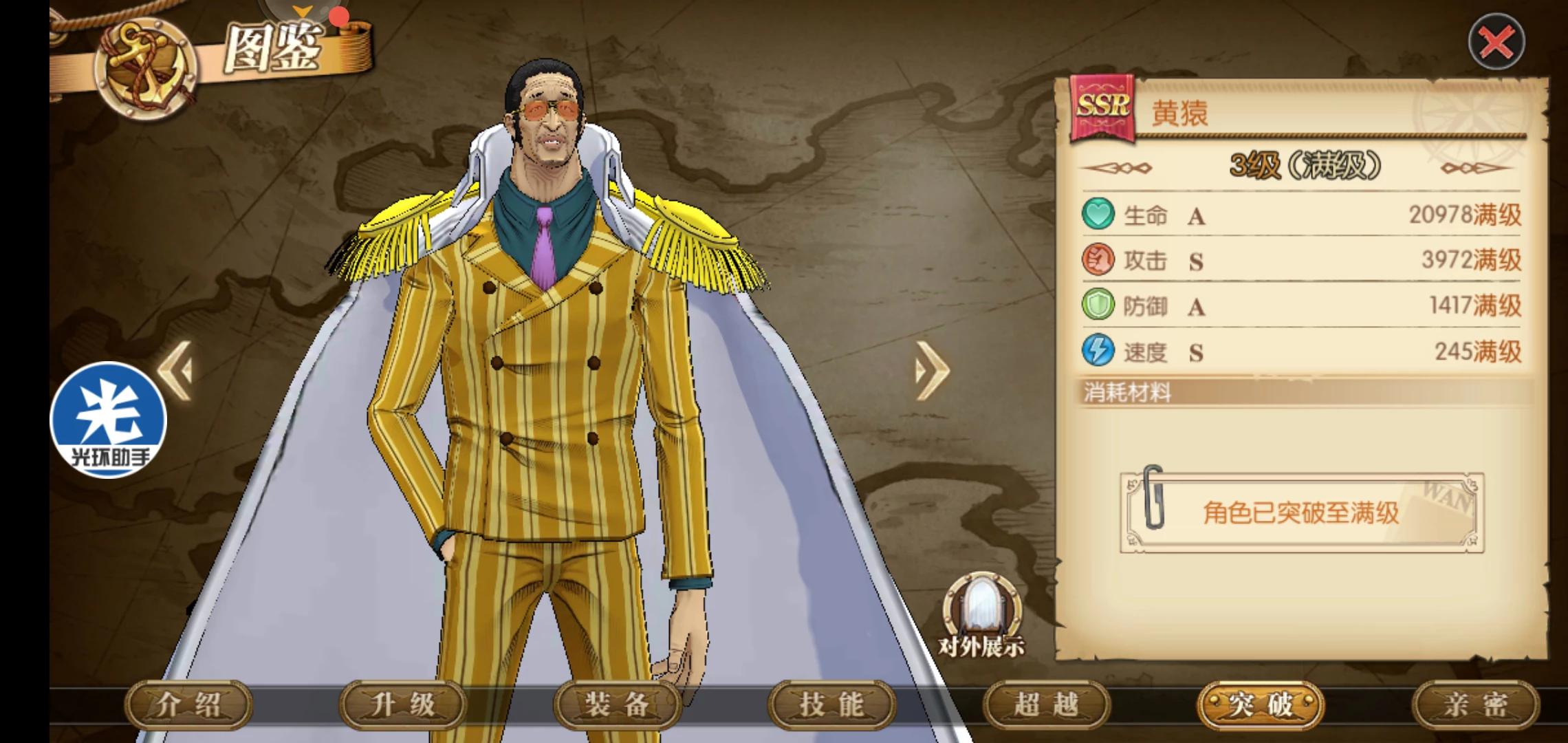
Task: Click the 图鉴 anchor emblem
Action: [x=146, y=69]
